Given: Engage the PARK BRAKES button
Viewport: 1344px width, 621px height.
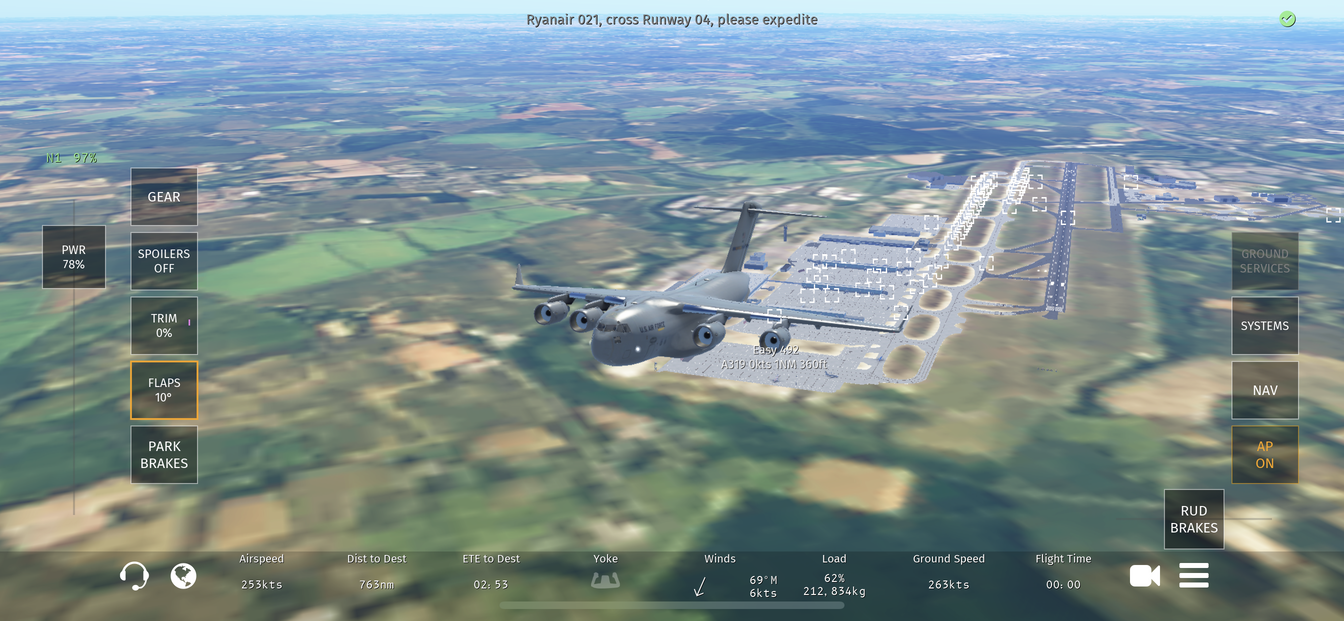Looking at the screenshot, I should [164, 455].
